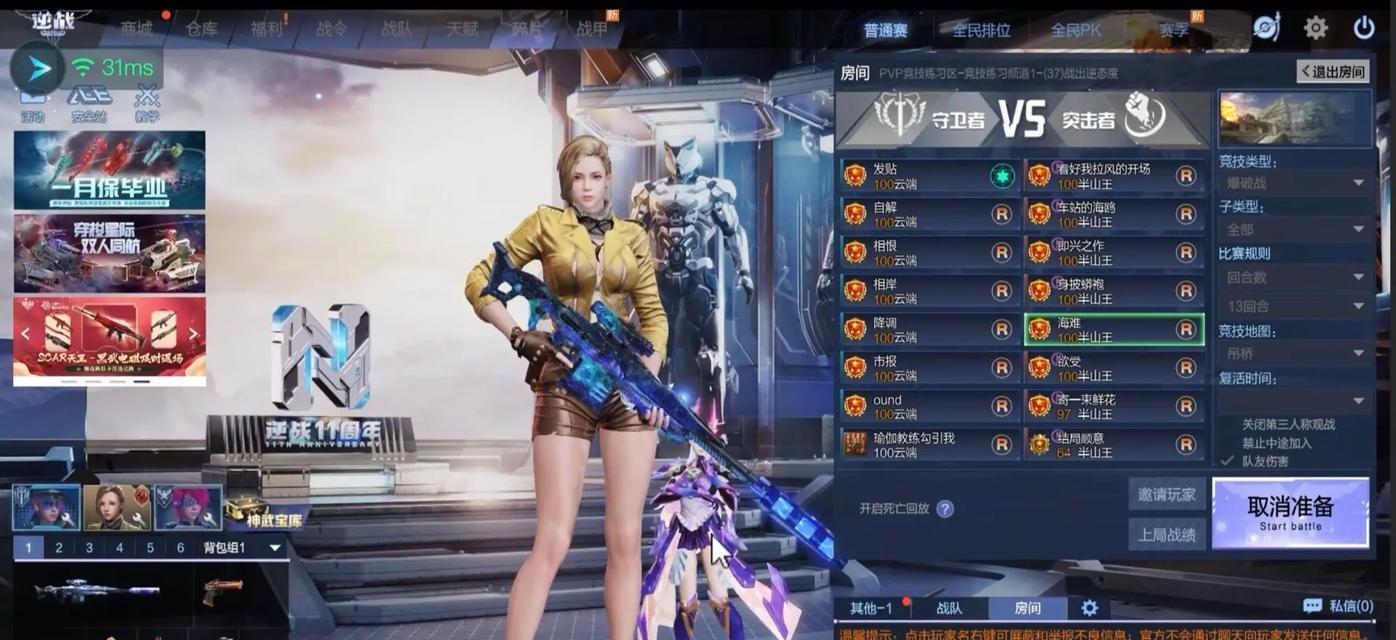The width and height of the screenshot is (1396, 640).
Task: Switch to the 全民排位 ranked tab
Action: click(x=981, y=30)
